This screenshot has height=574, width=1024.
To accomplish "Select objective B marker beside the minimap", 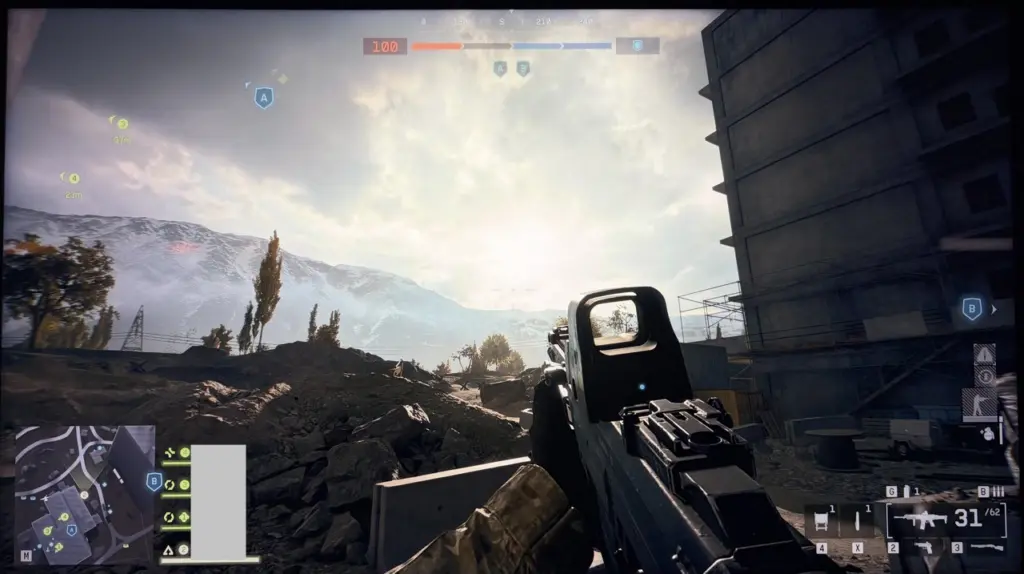I will [154, 482].
